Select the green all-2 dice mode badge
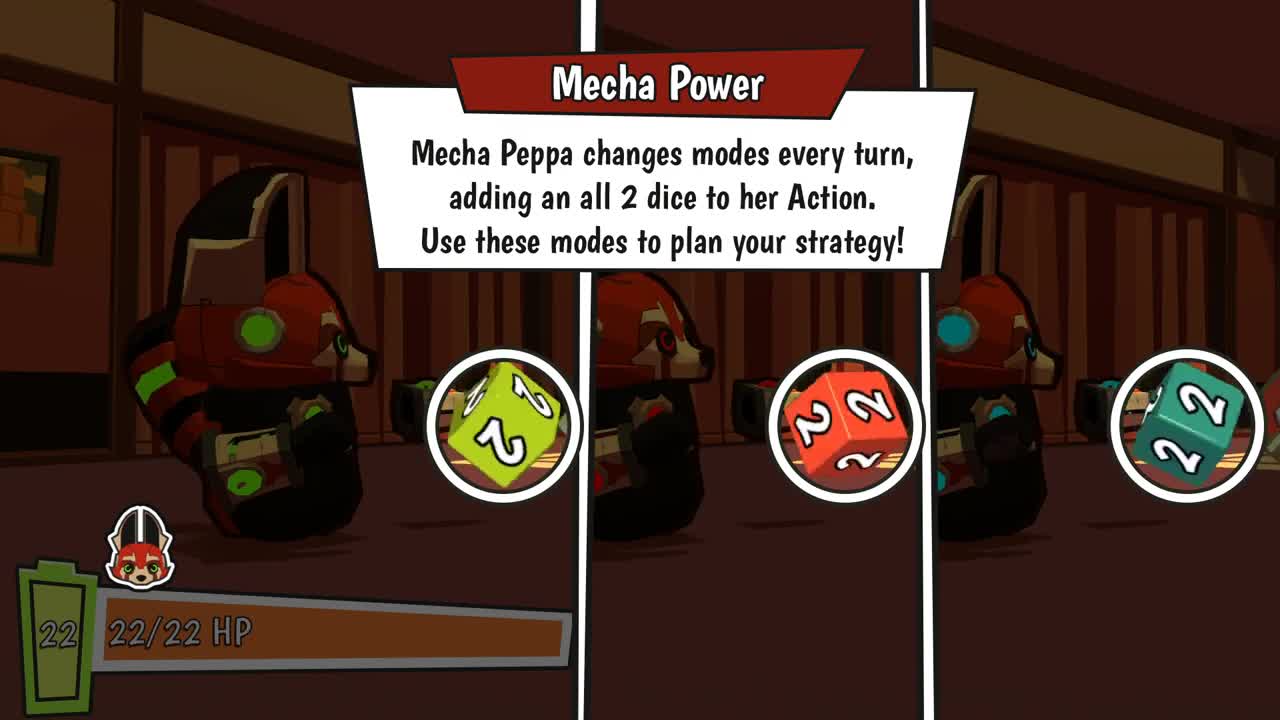 504,424
